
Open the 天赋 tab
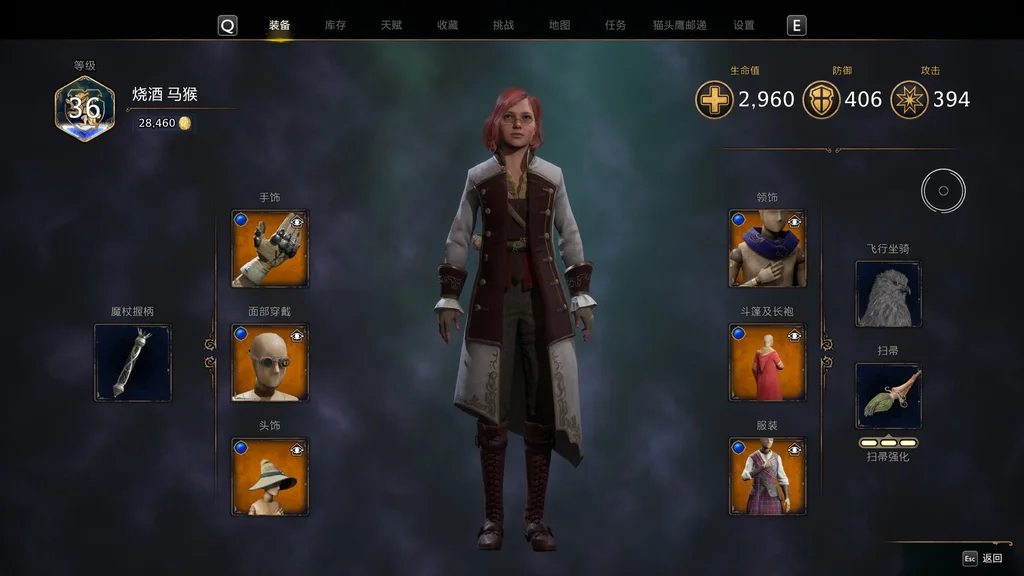point(391,25)
